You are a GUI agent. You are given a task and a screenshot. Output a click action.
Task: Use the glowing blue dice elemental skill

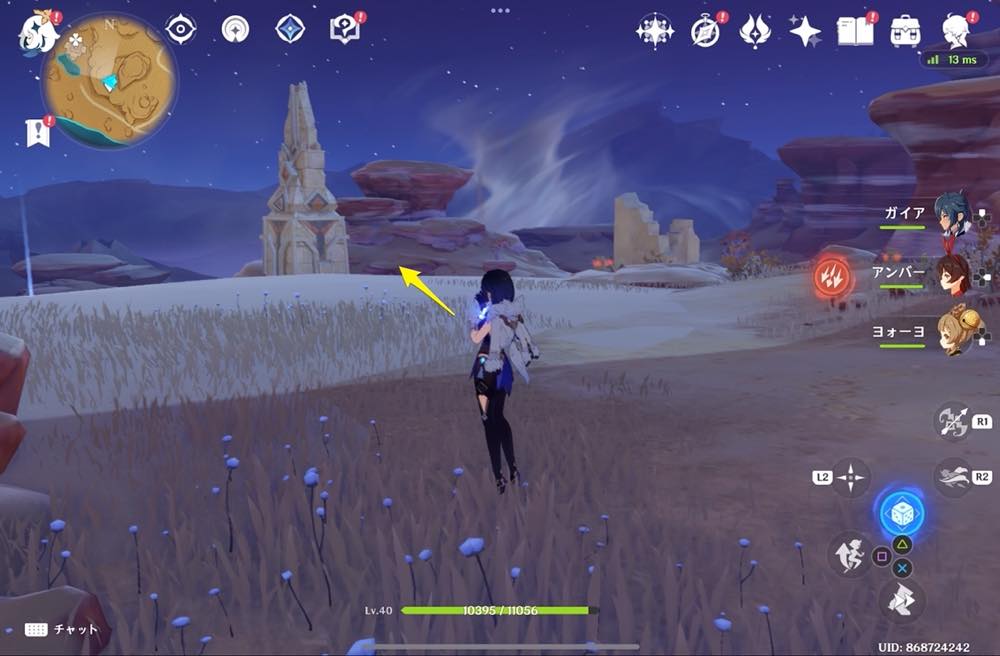901,514
